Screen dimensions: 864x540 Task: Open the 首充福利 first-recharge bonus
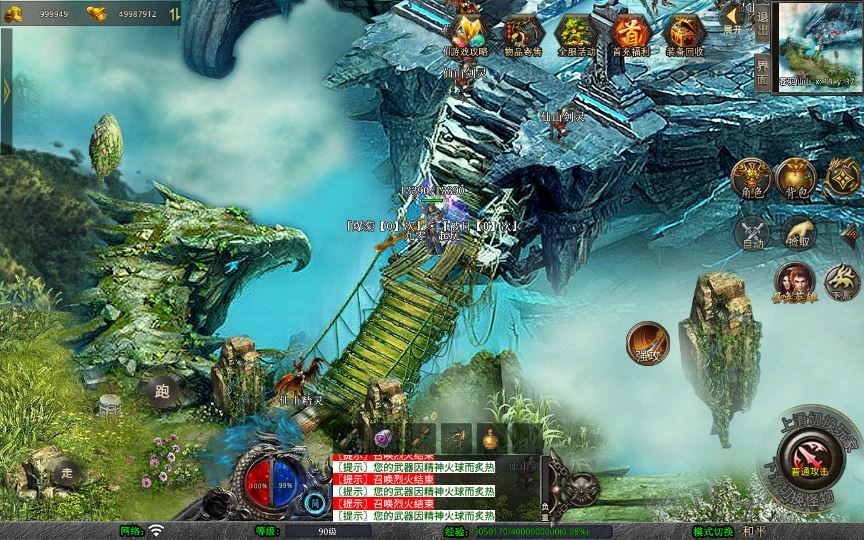click(630, 35)
